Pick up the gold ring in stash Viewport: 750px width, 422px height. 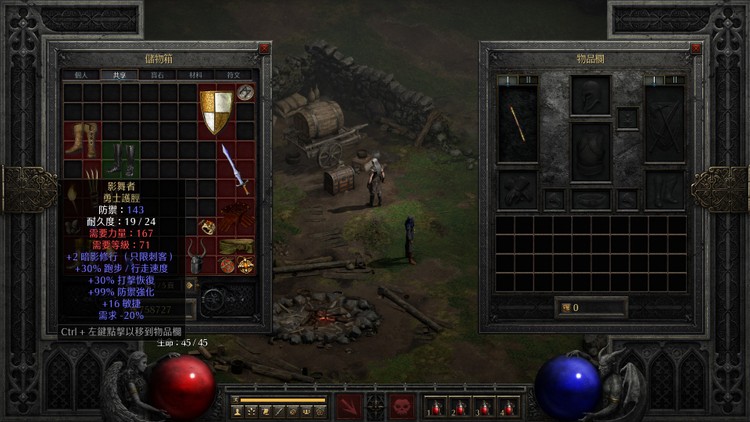coord(207,227)
